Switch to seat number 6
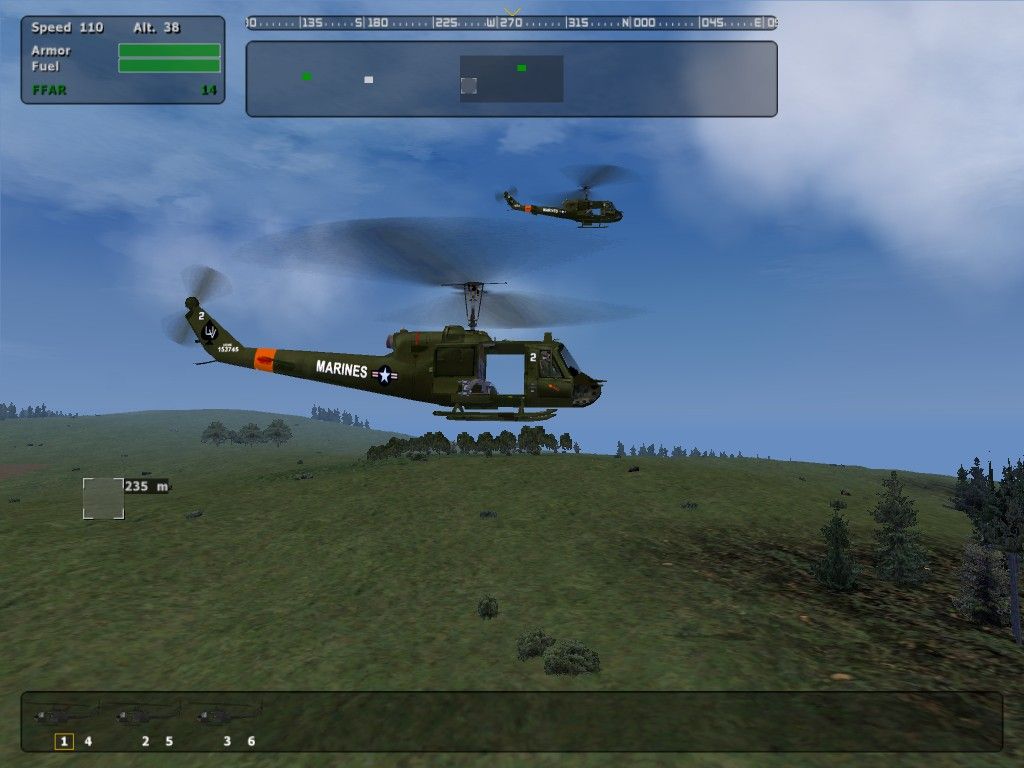 click(251, 741)
